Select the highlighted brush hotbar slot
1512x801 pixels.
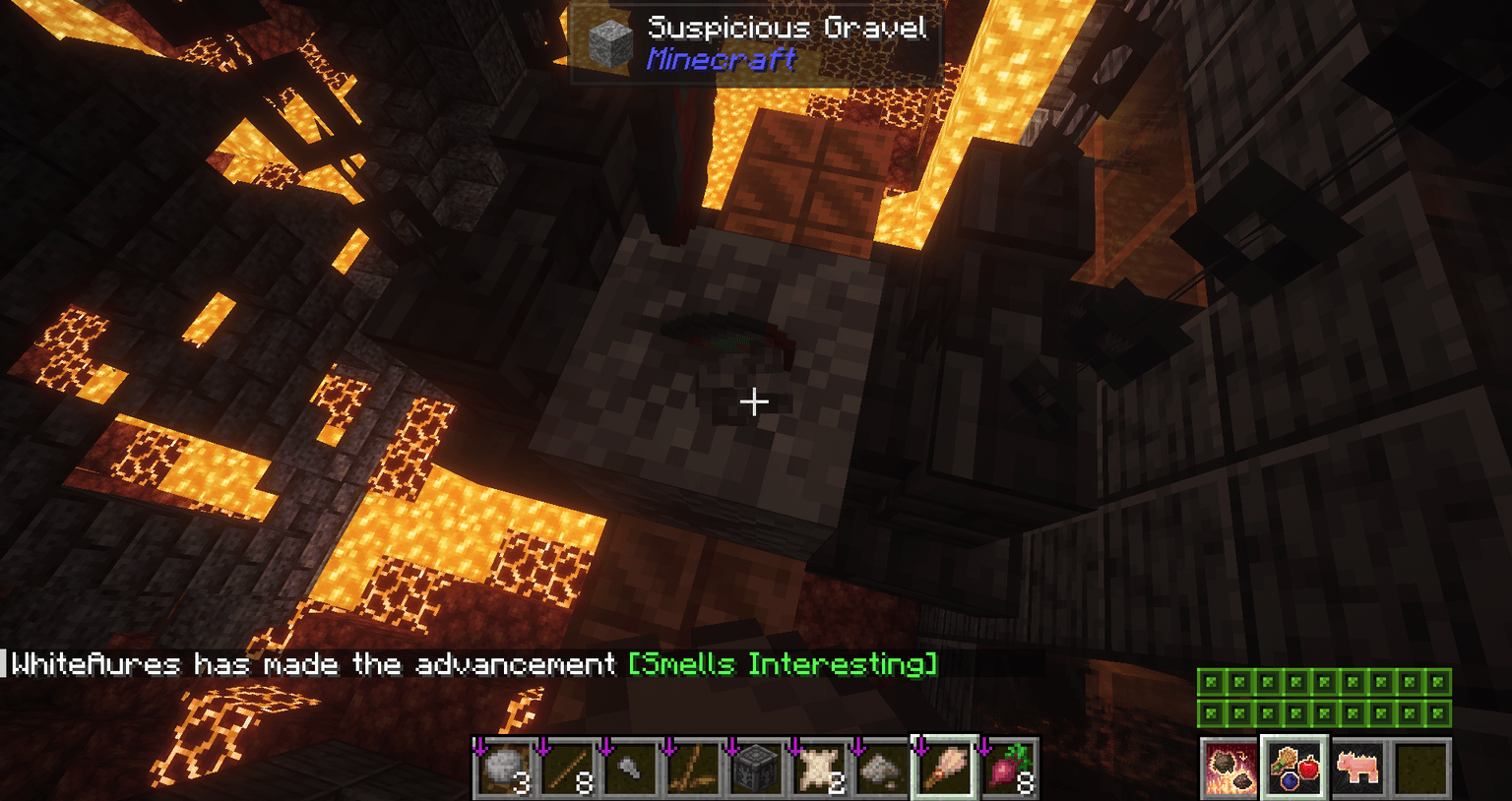945,767
